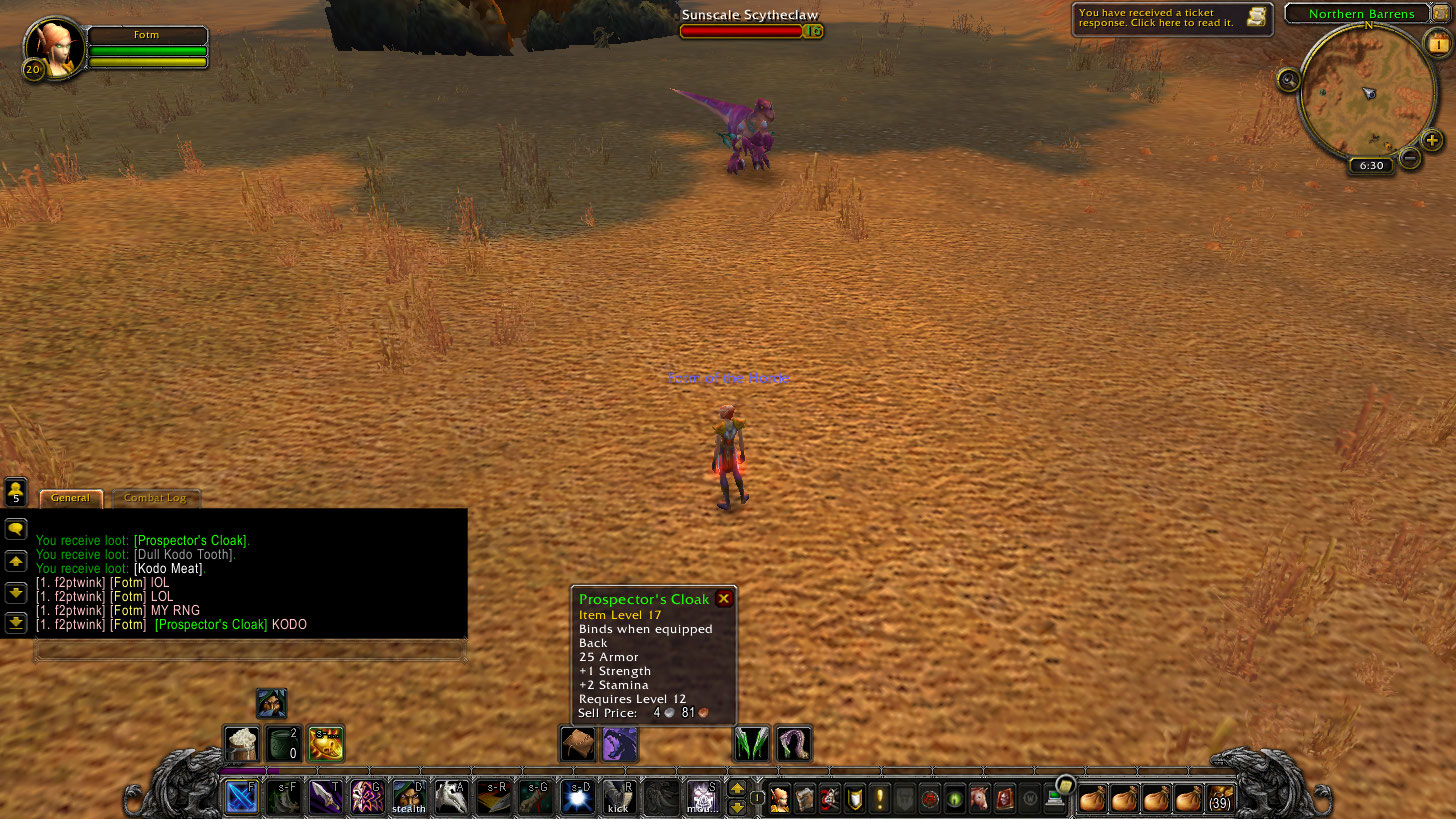Viewport: 1456px width, 819px height.
Task: Open the main backpack showing 39
Action: [x=1220, y=799]
